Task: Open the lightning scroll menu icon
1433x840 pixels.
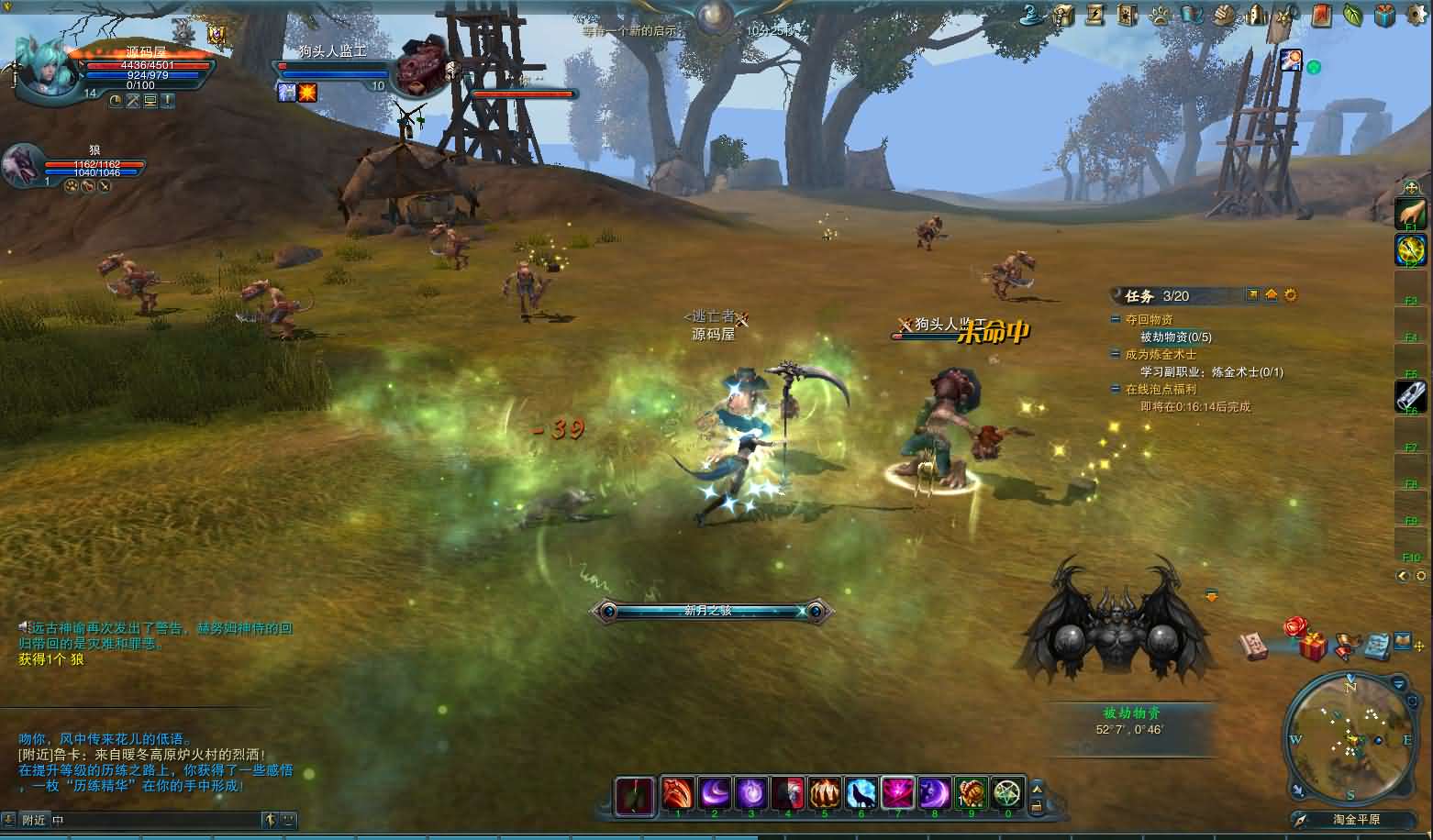Action: click(x=1094, y=14)
